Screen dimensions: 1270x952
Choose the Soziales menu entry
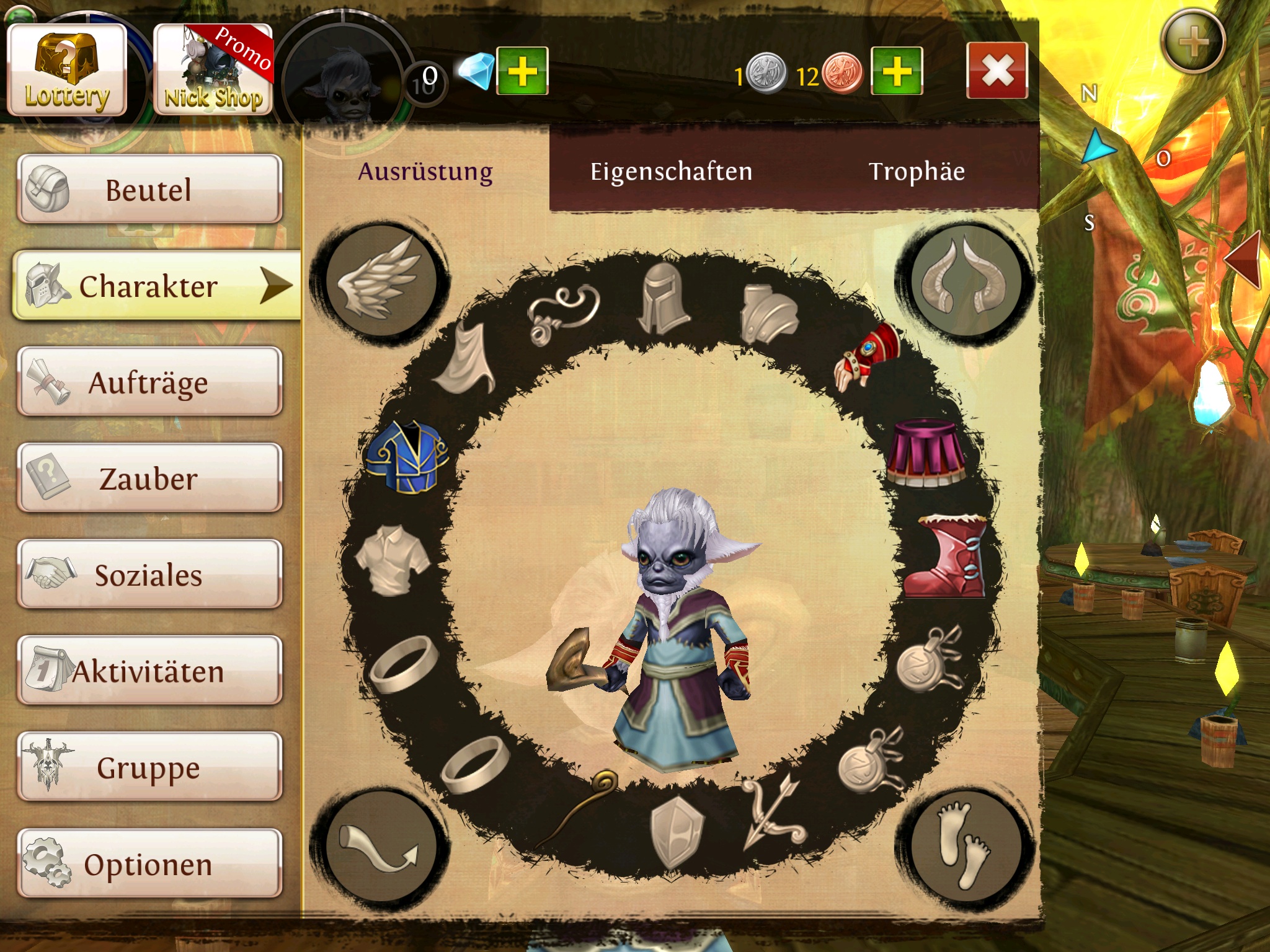pyautogui.click(x=149, y=575)
